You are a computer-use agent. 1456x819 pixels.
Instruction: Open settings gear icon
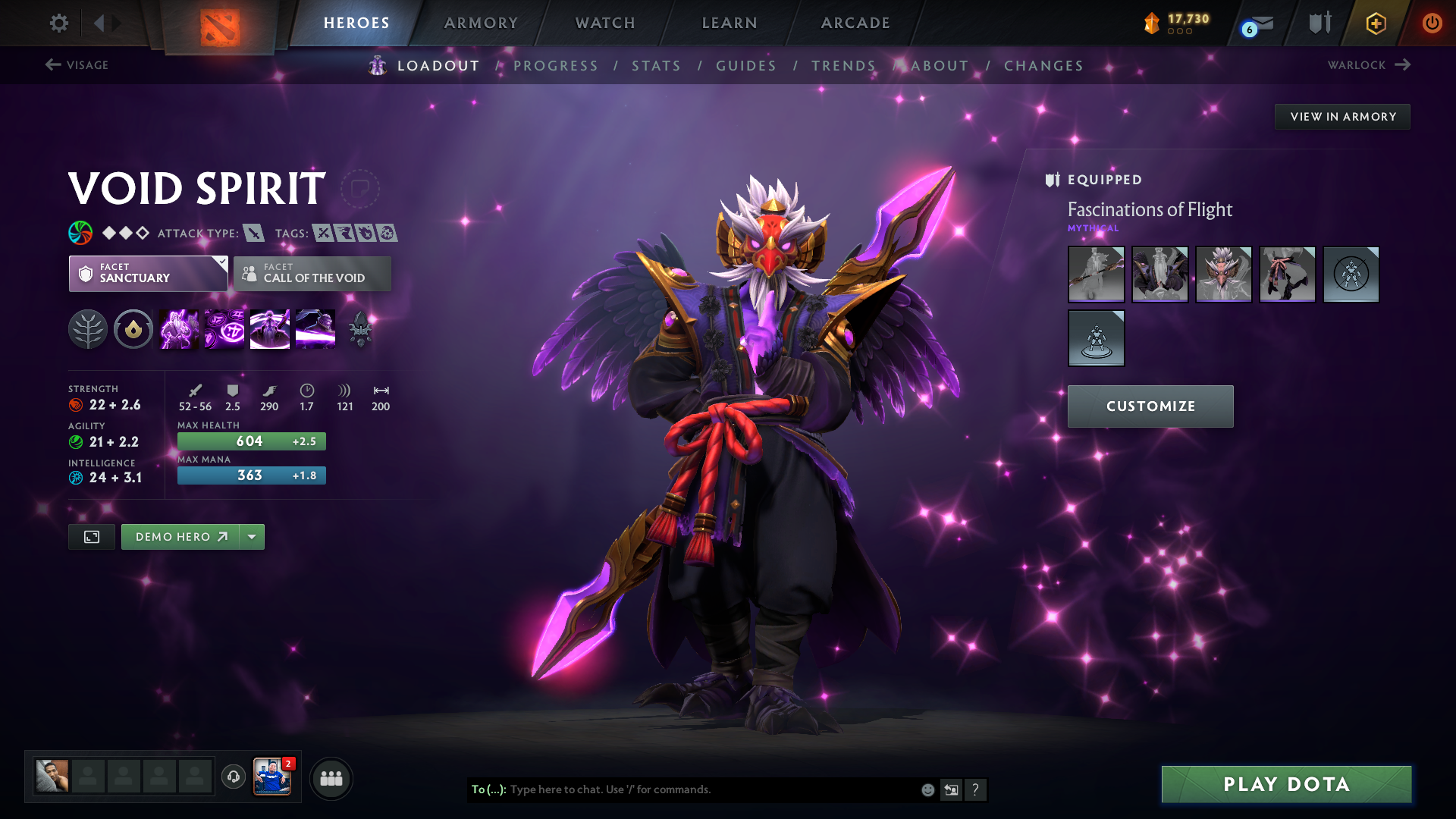[x=59, y=23]
